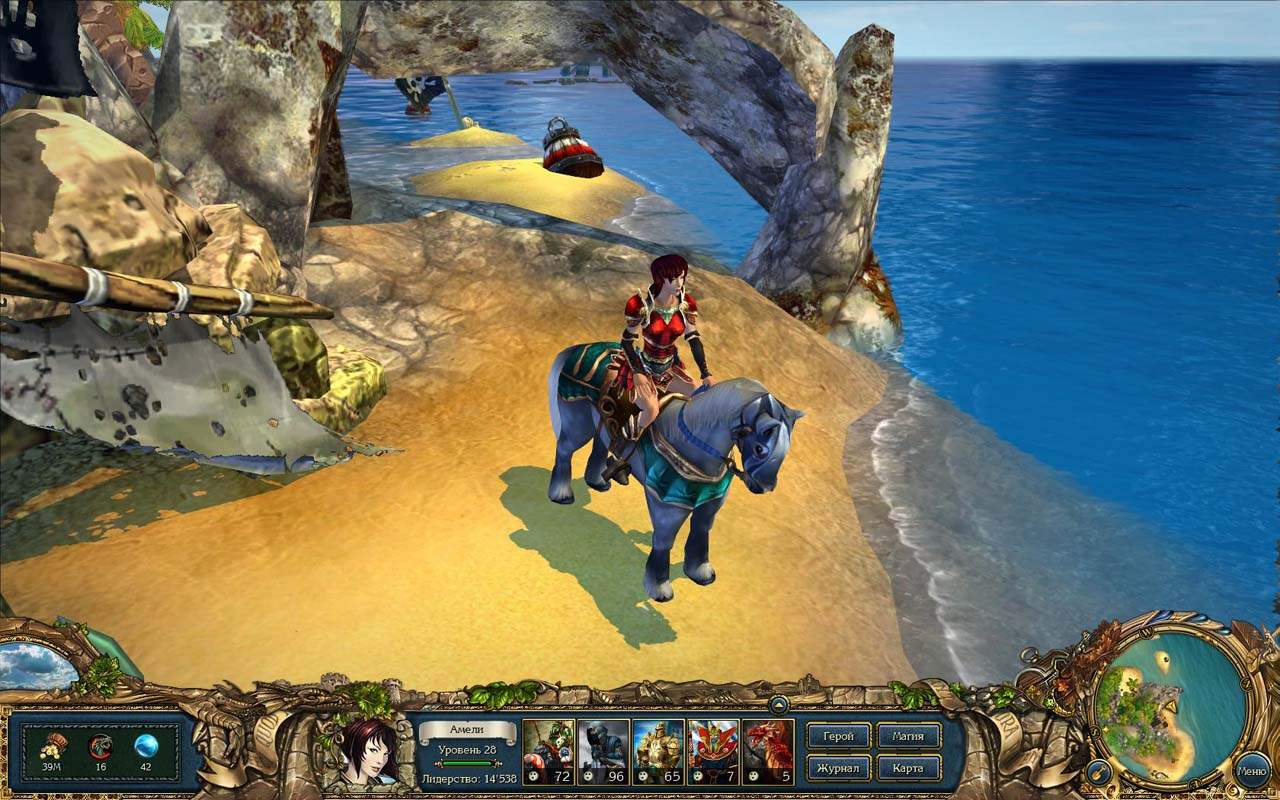Click the blue mana orb icon
Viewport: 1280px width, 800px height.
[x=146, y=745]
